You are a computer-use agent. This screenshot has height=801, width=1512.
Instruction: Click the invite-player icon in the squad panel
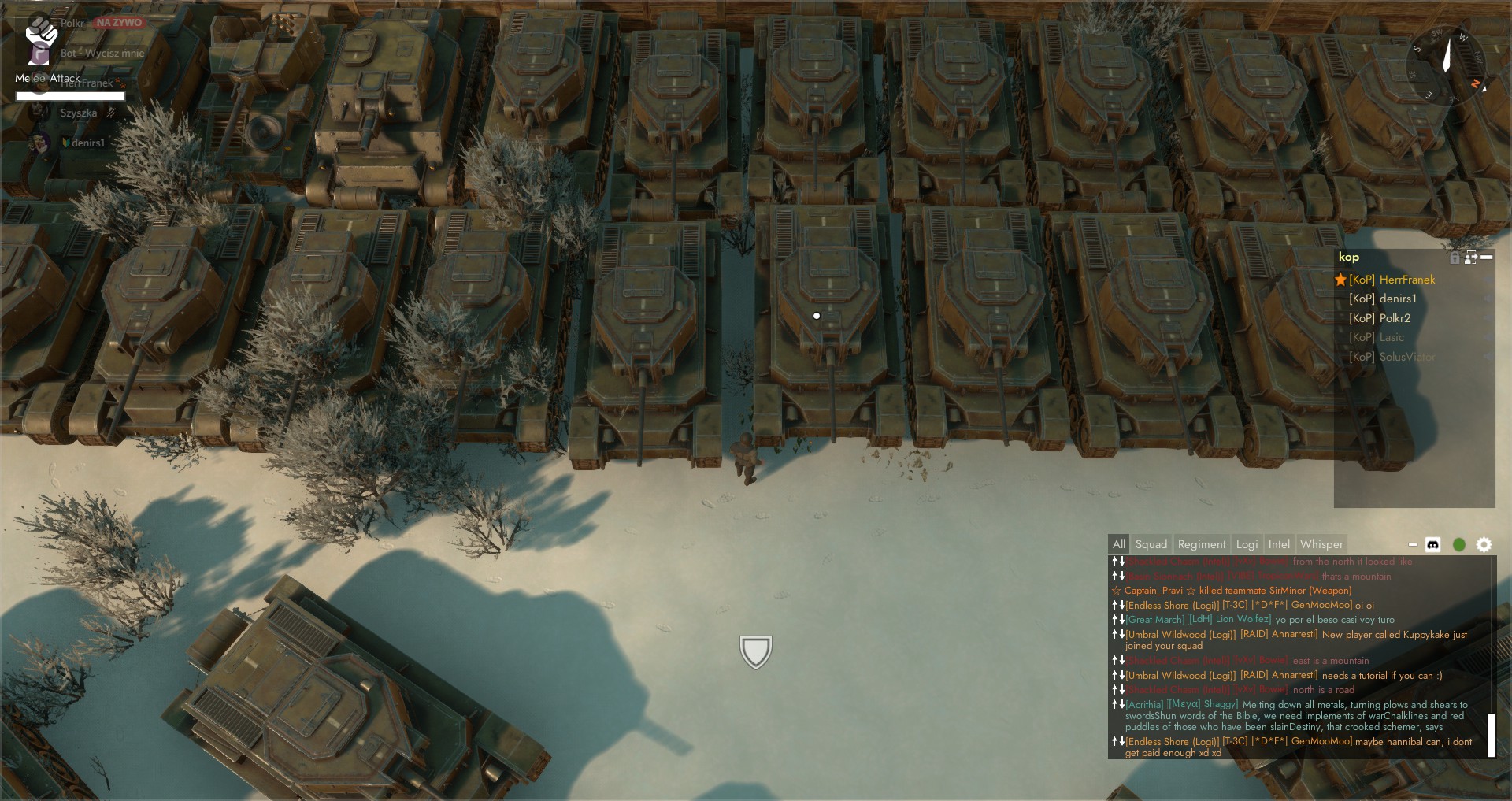1469,258
